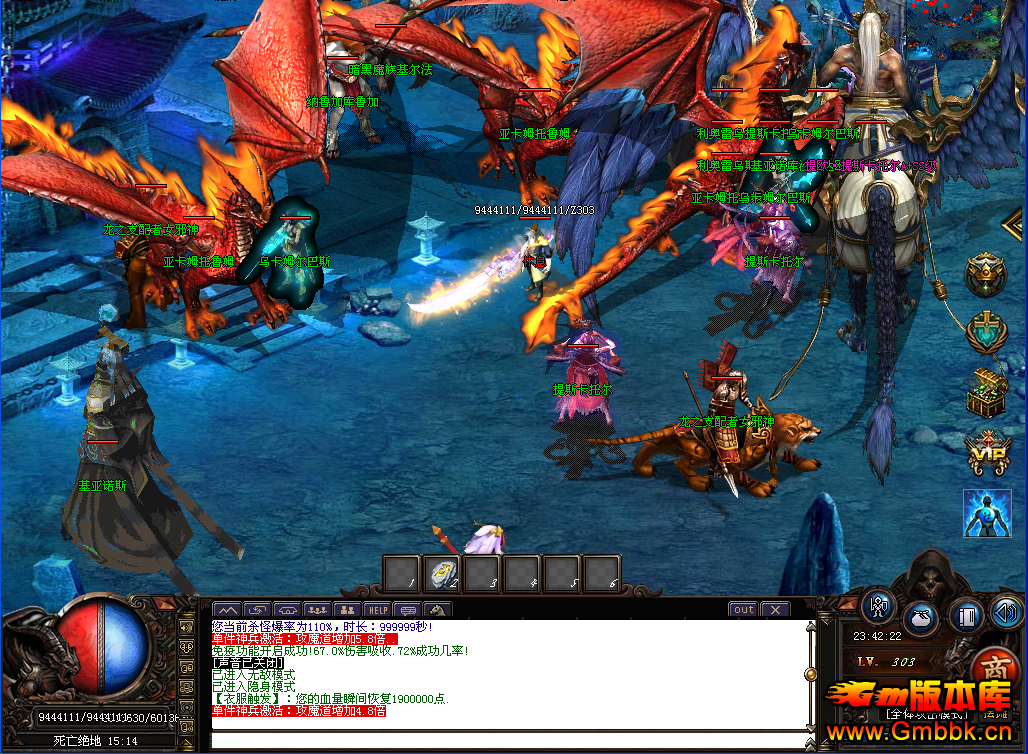Click the 'out' logout button
Image resolution: width=1028 pixels, height=754 pixels.
click(743, 609)
